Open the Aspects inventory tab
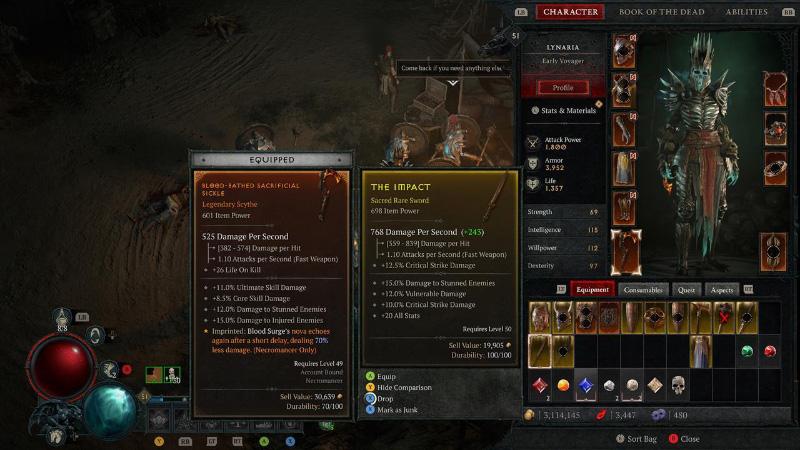 click(721, 289)
